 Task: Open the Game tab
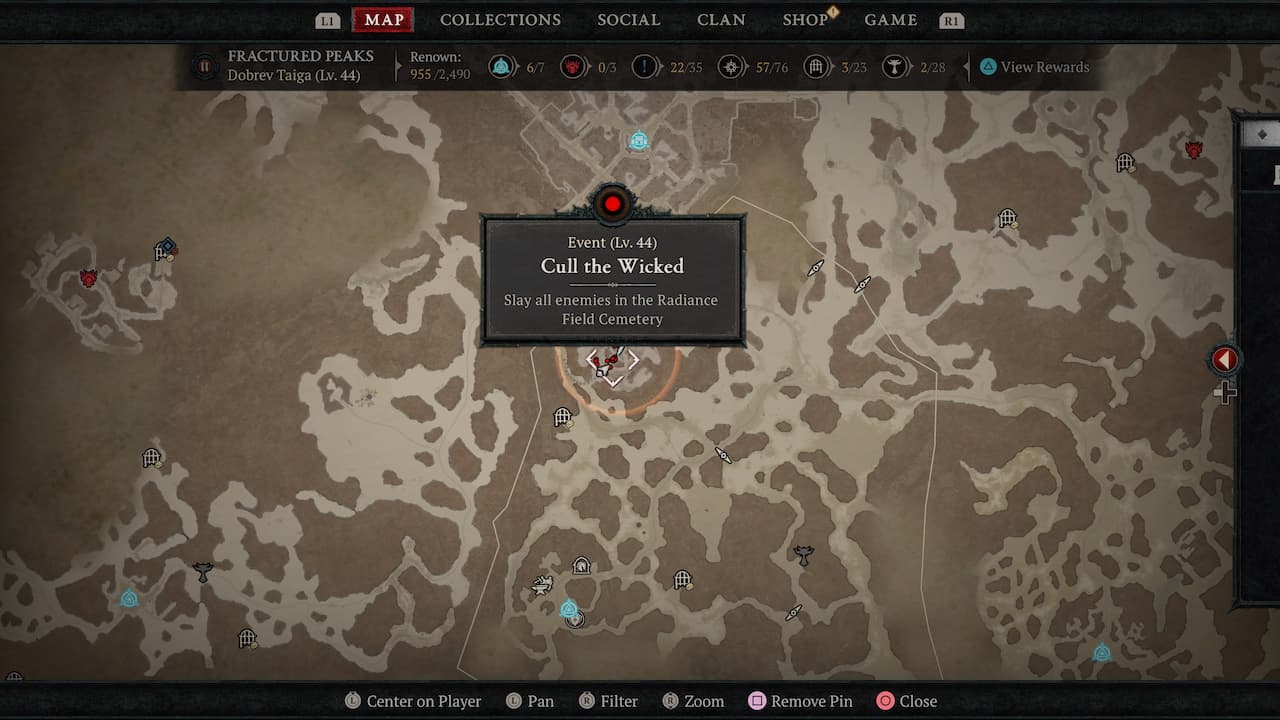(x=890, y=20)
